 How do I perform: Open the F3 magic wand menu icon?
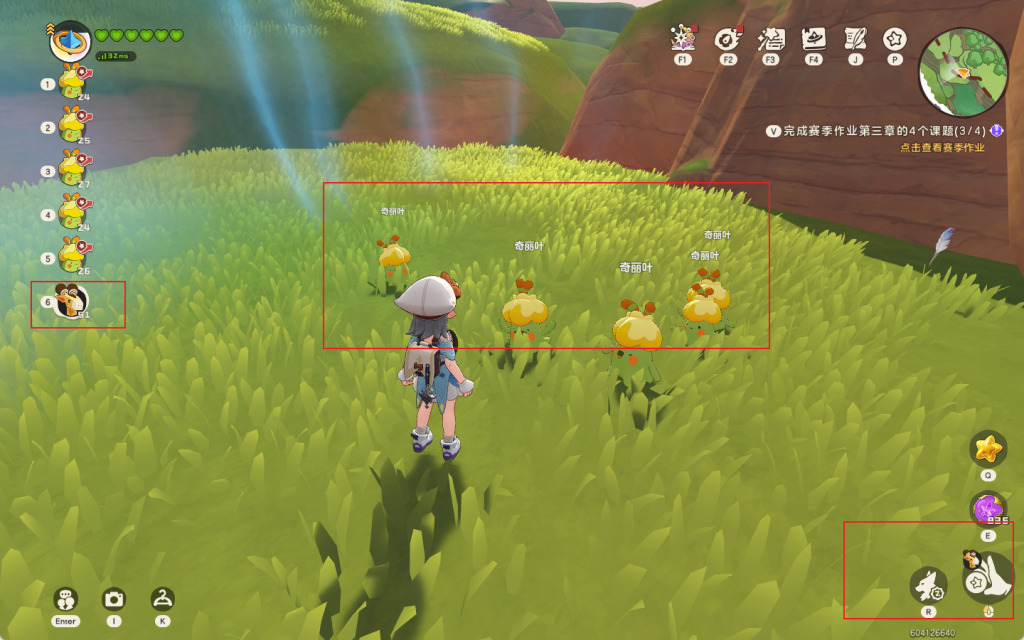[x=771, y=39]
